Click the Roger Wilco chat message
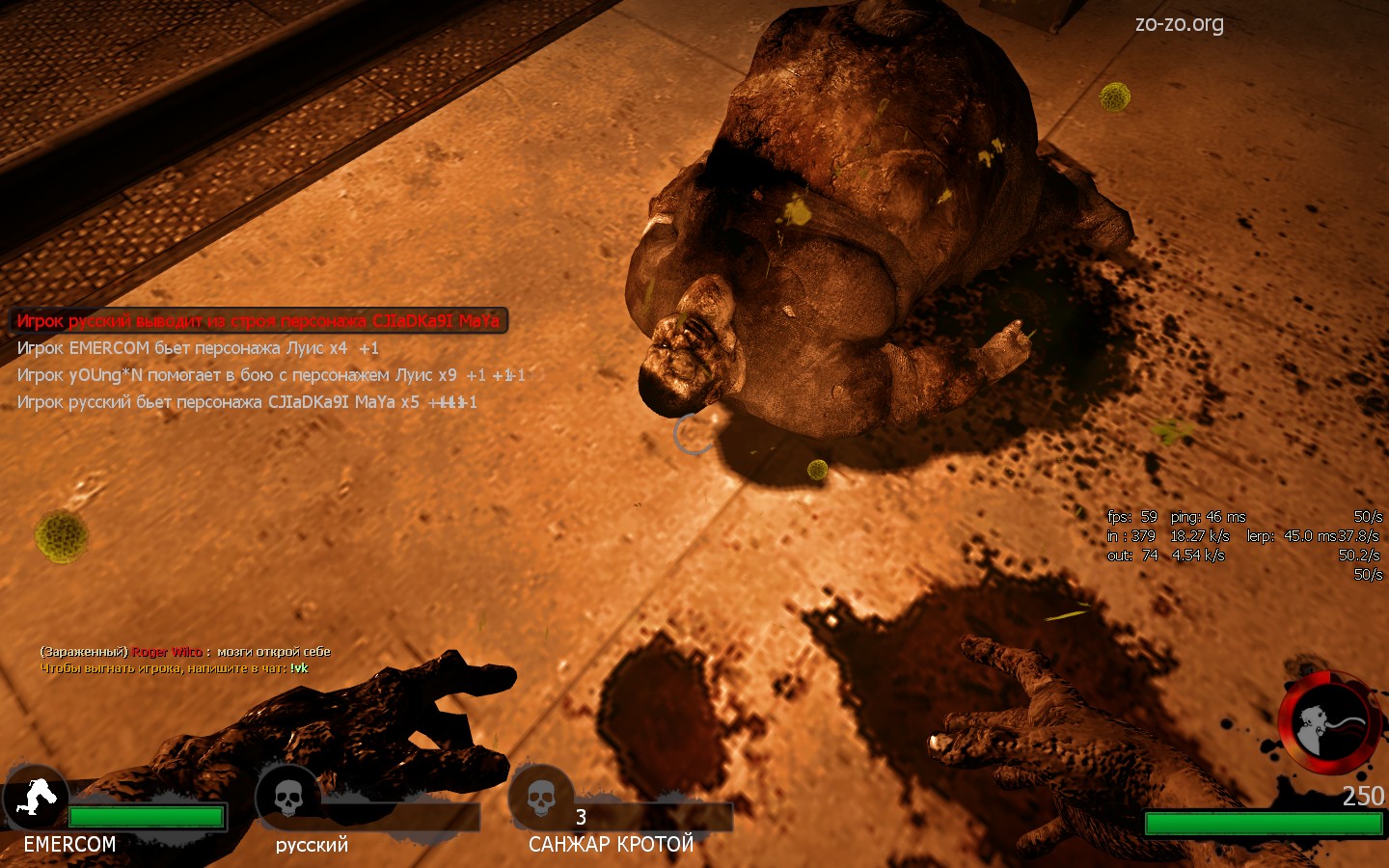The height and width of the screenshot is (868, 1389). 185,652
